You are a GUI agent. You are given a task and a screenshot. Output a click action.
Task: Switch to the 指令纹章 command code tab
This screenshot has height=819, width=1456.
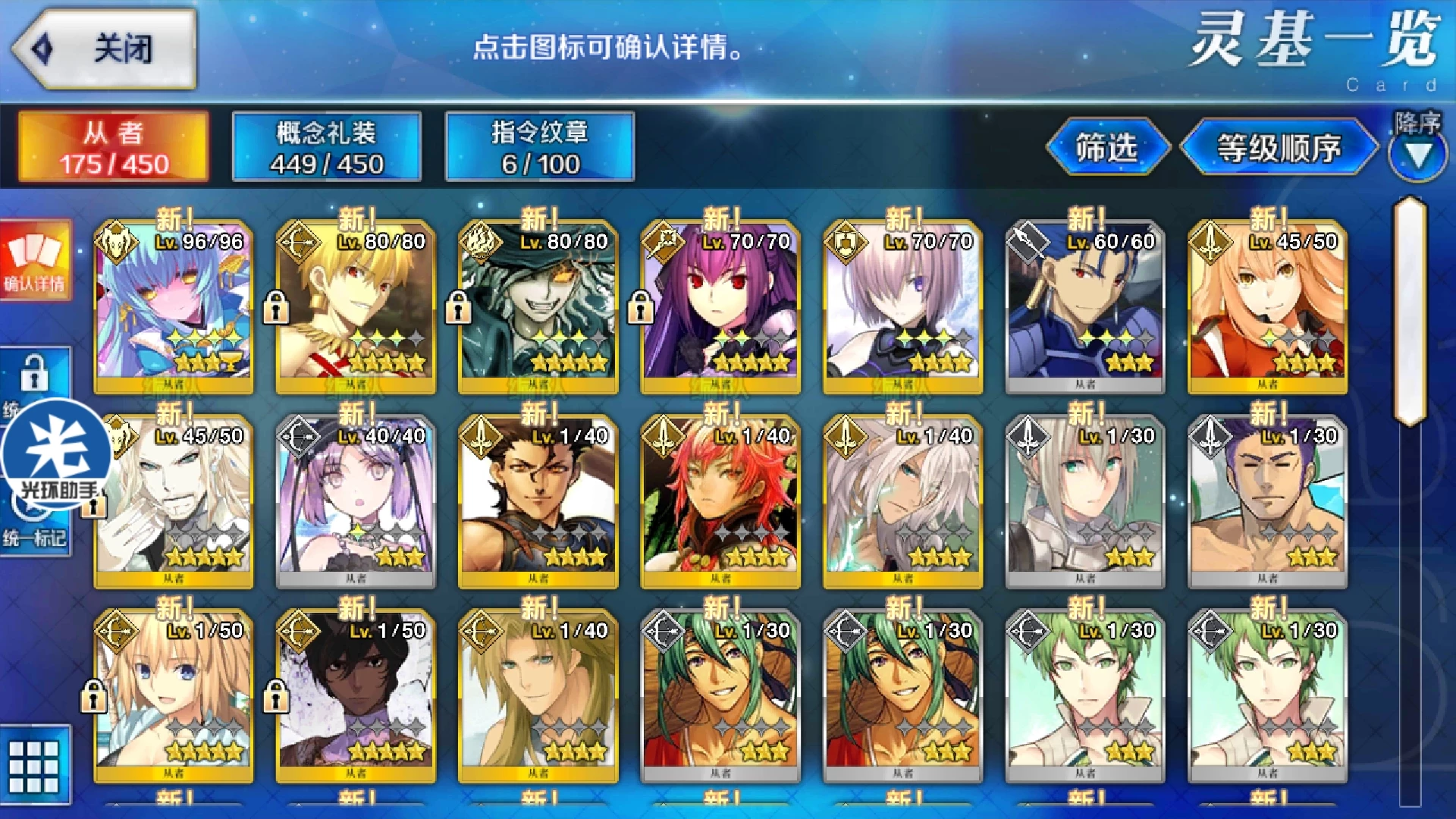539,146
